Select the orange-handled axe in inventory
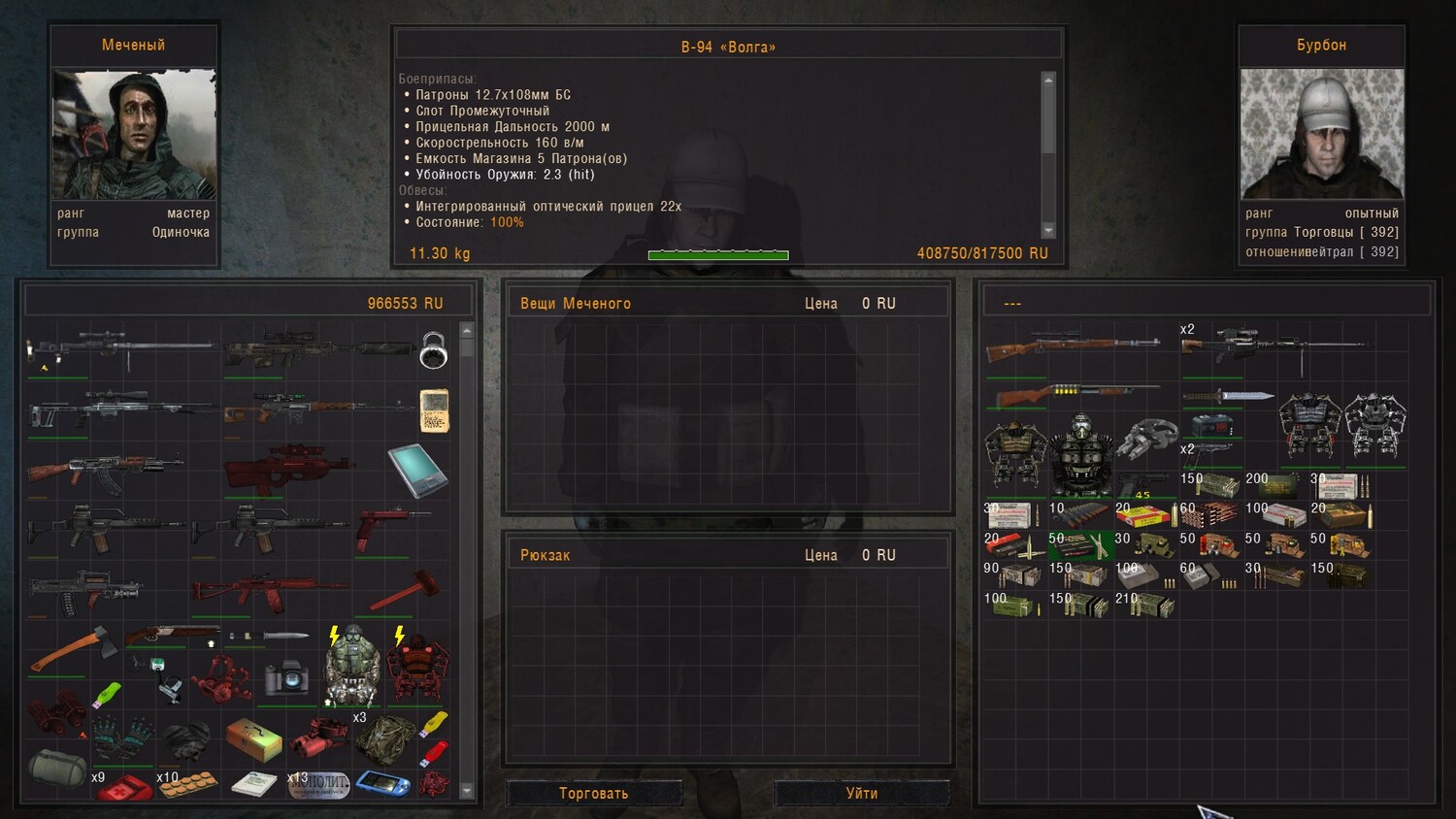 click(74, 648)
